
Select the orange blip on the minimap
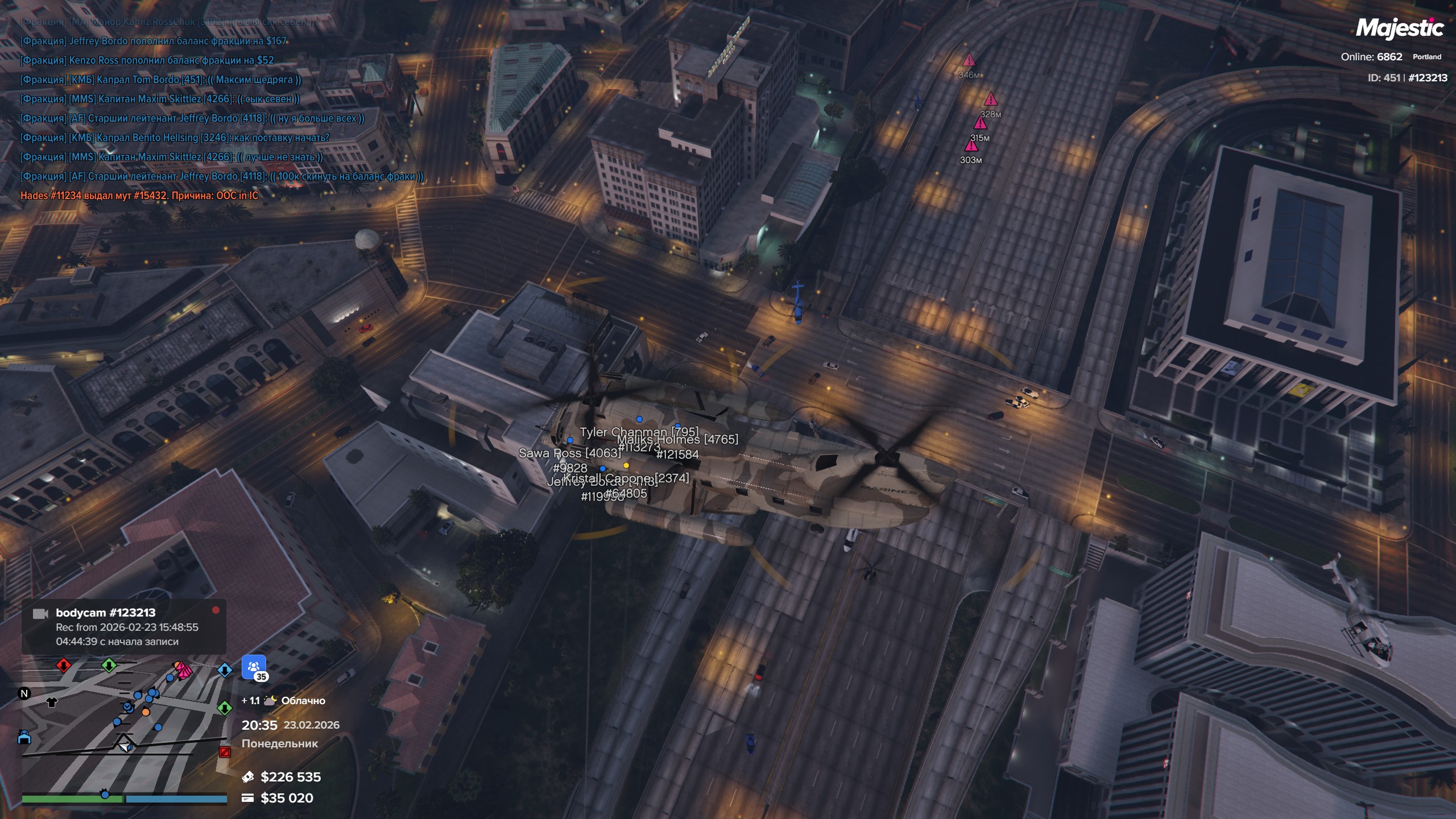point(146,712)
